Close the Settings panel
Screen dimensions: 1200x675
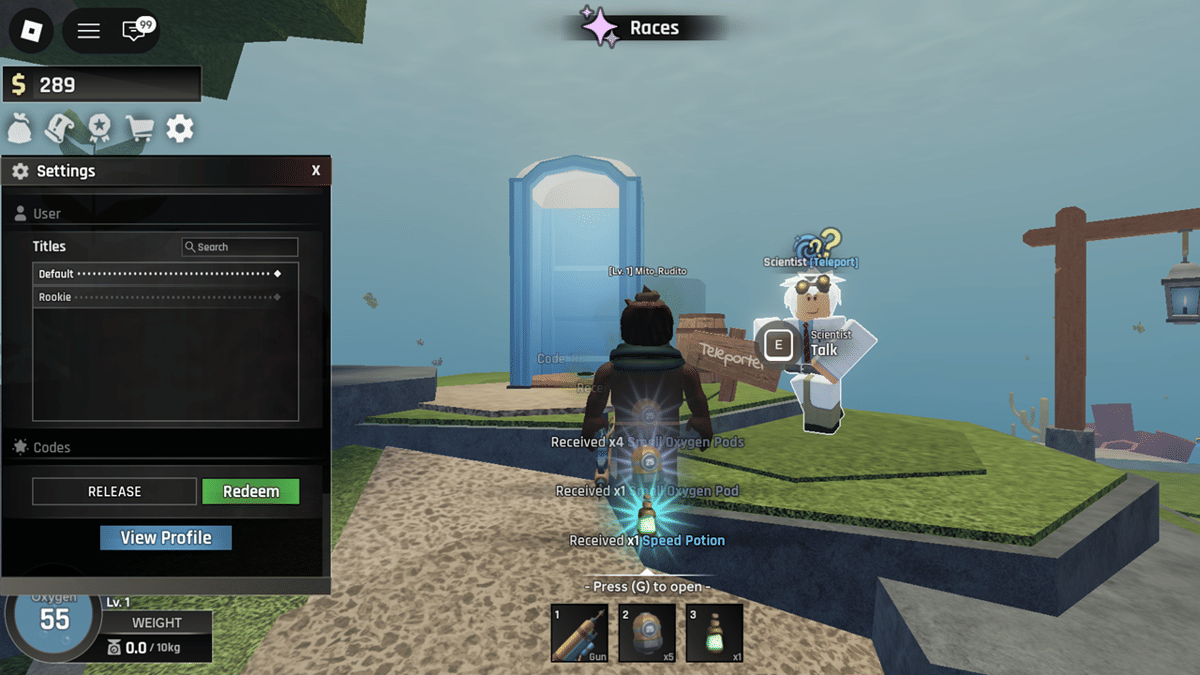coord(316,171)
